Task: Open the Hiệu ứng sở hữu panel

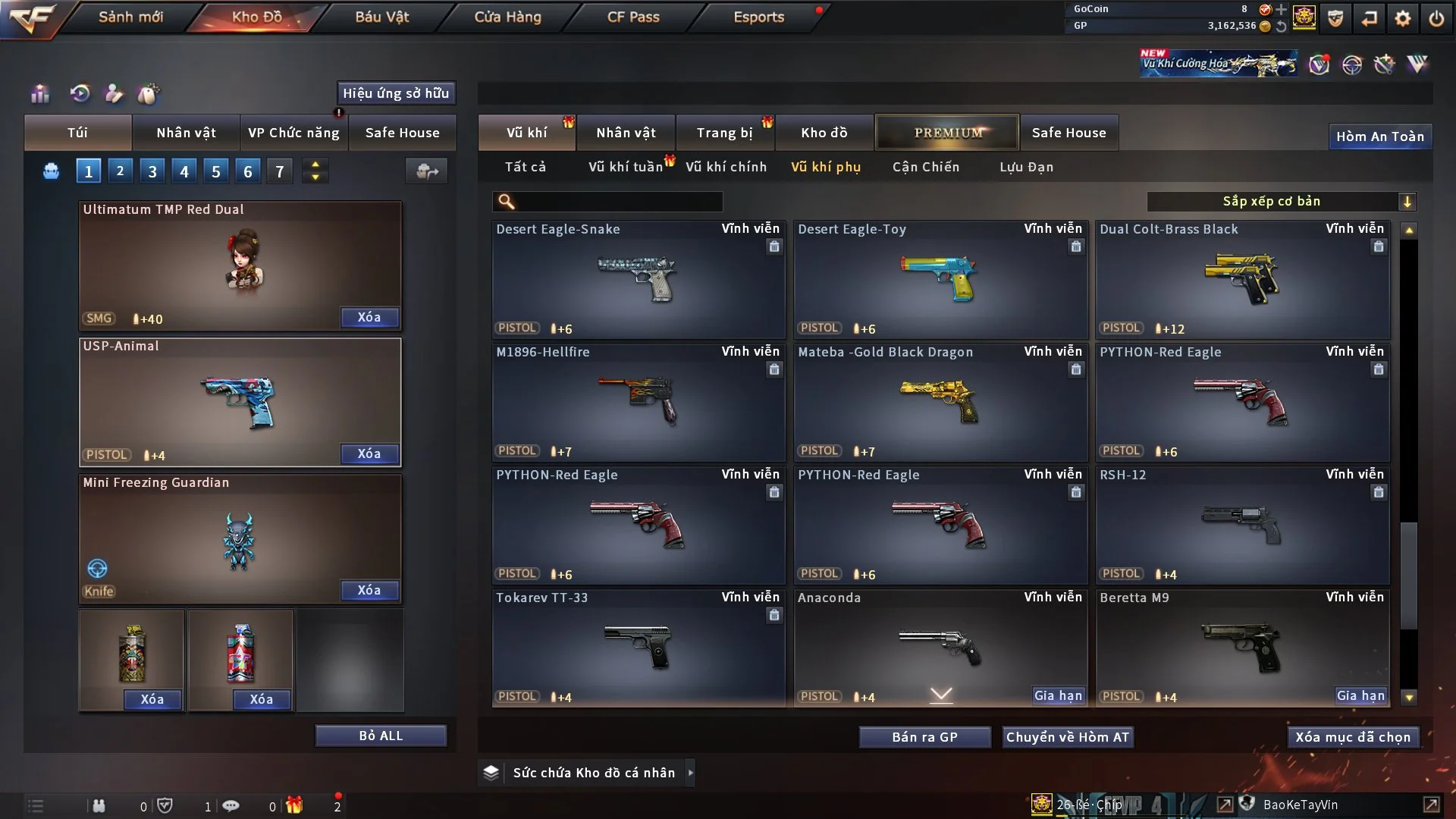Action: [x=396, y=93]
